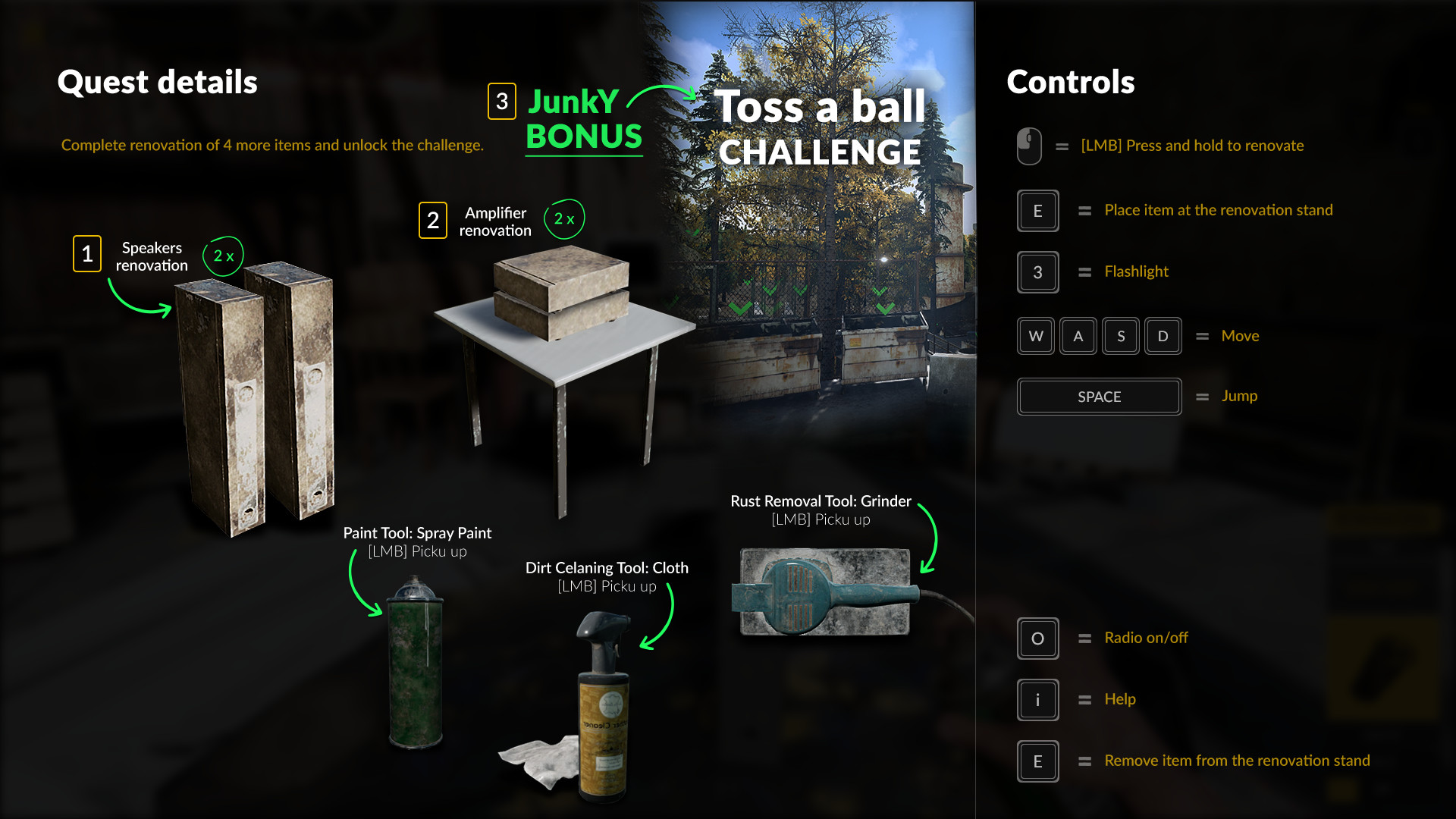This screenshot has width=1456, height=819.
Task: Click the numbered badge 3 for JunkY Bonus
Action: click(500, 102)
